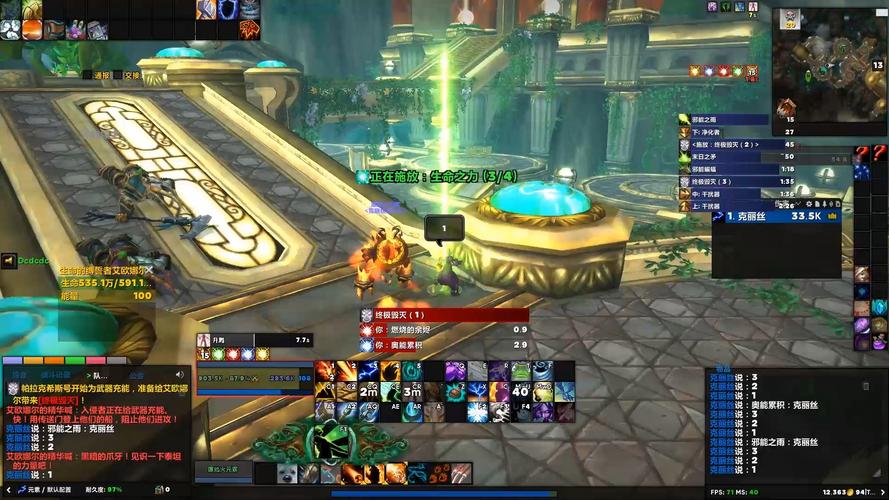Activate the green hooded figure F1 ability
The image size is (889, 500).
(x=330, y=440)
